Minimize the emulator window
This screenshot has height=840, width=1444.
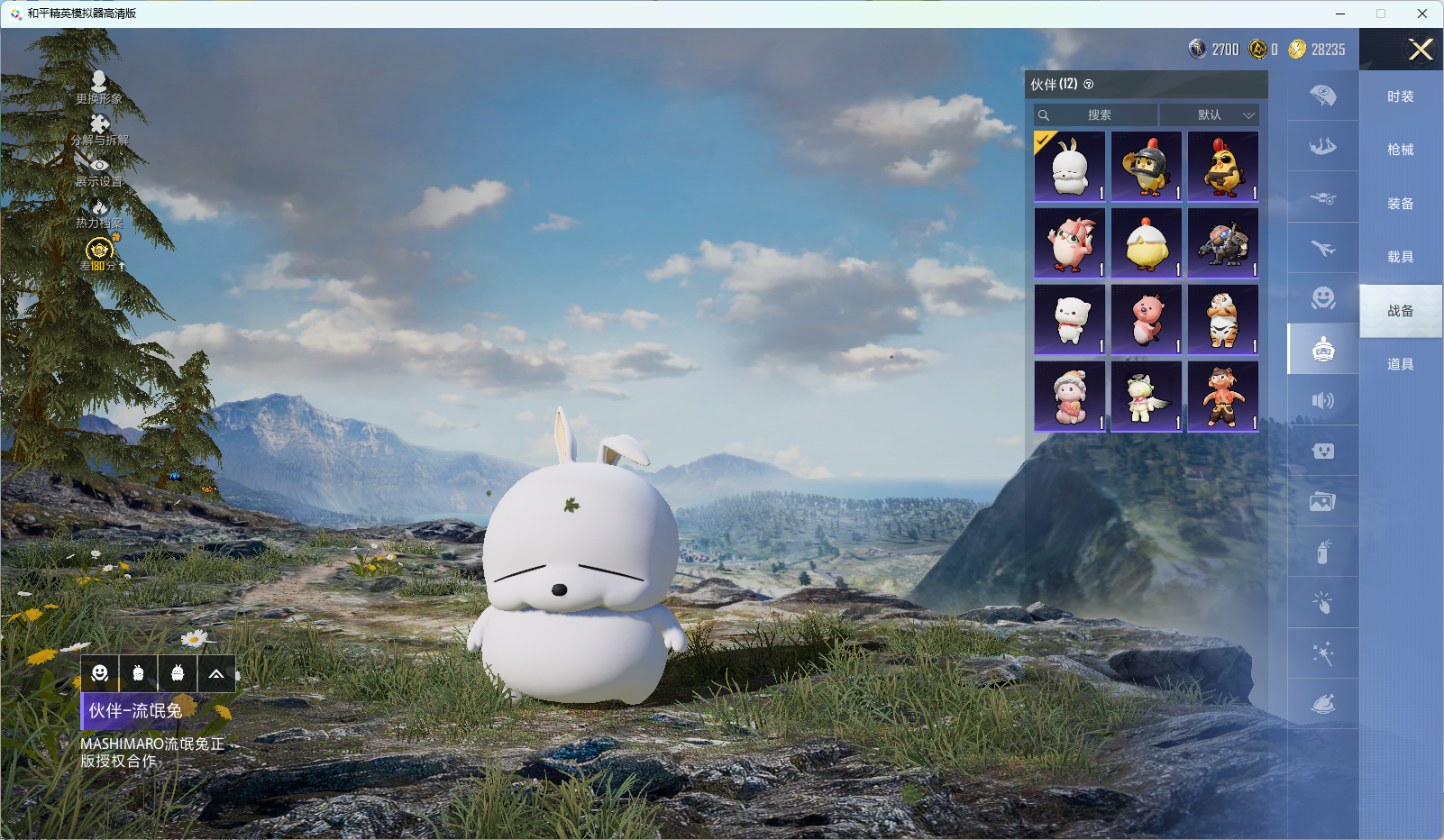(x=1340, y=14)
